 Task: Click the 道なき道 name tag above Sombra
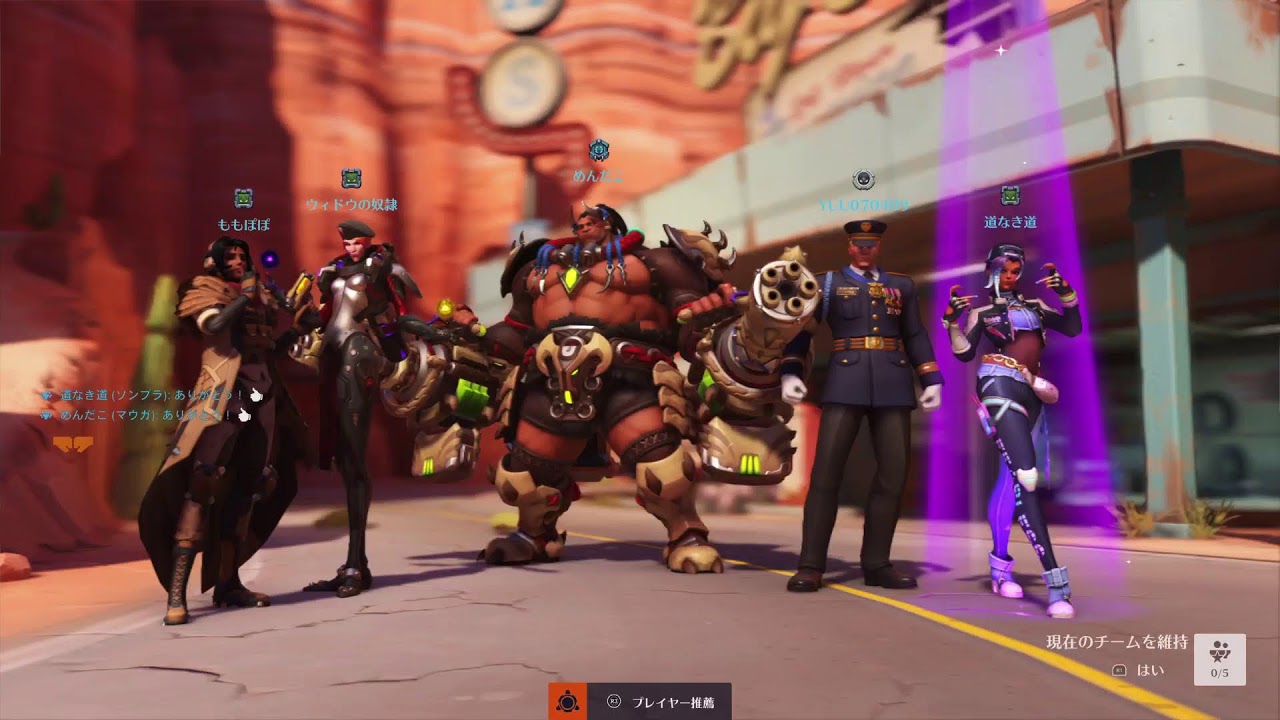click(1010, 222)
